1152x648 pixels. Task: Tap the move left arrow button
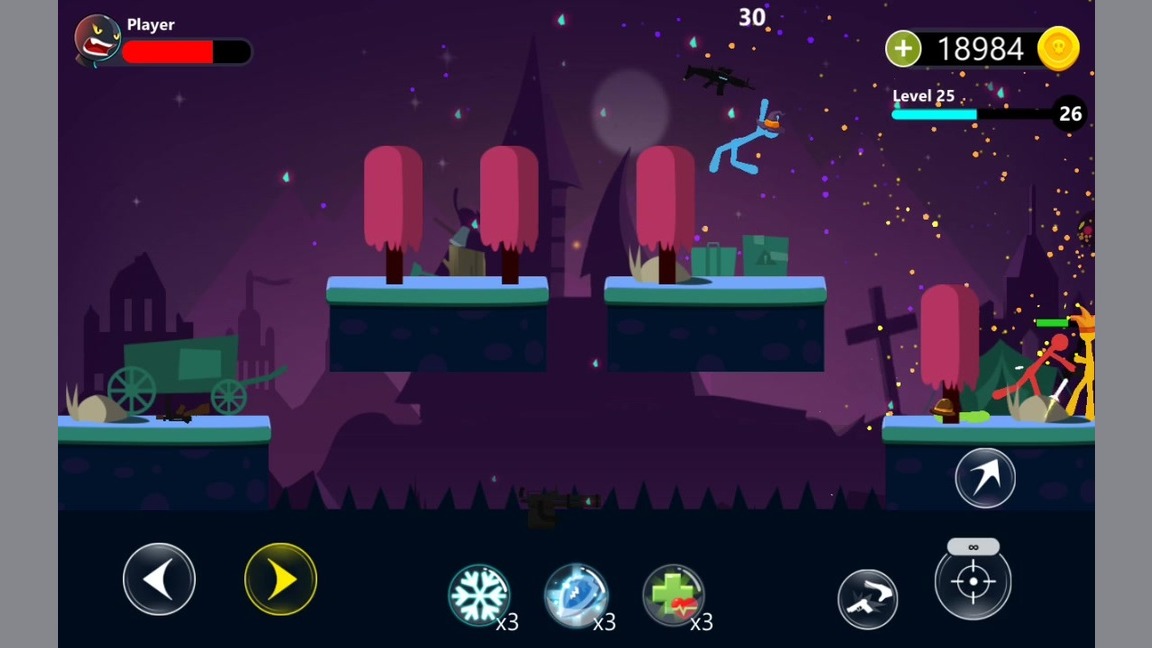pyautogui.click(x=159, y=579)
